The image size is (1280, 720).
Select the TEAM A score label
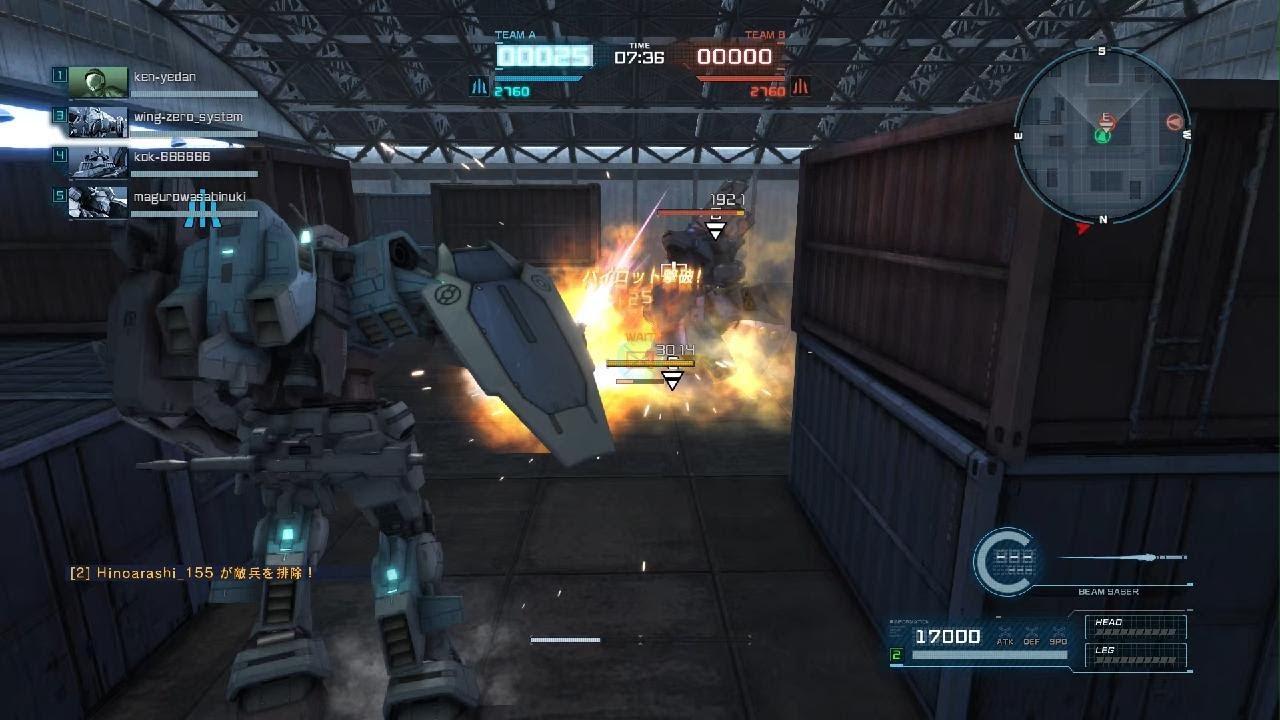pos(516,33)
